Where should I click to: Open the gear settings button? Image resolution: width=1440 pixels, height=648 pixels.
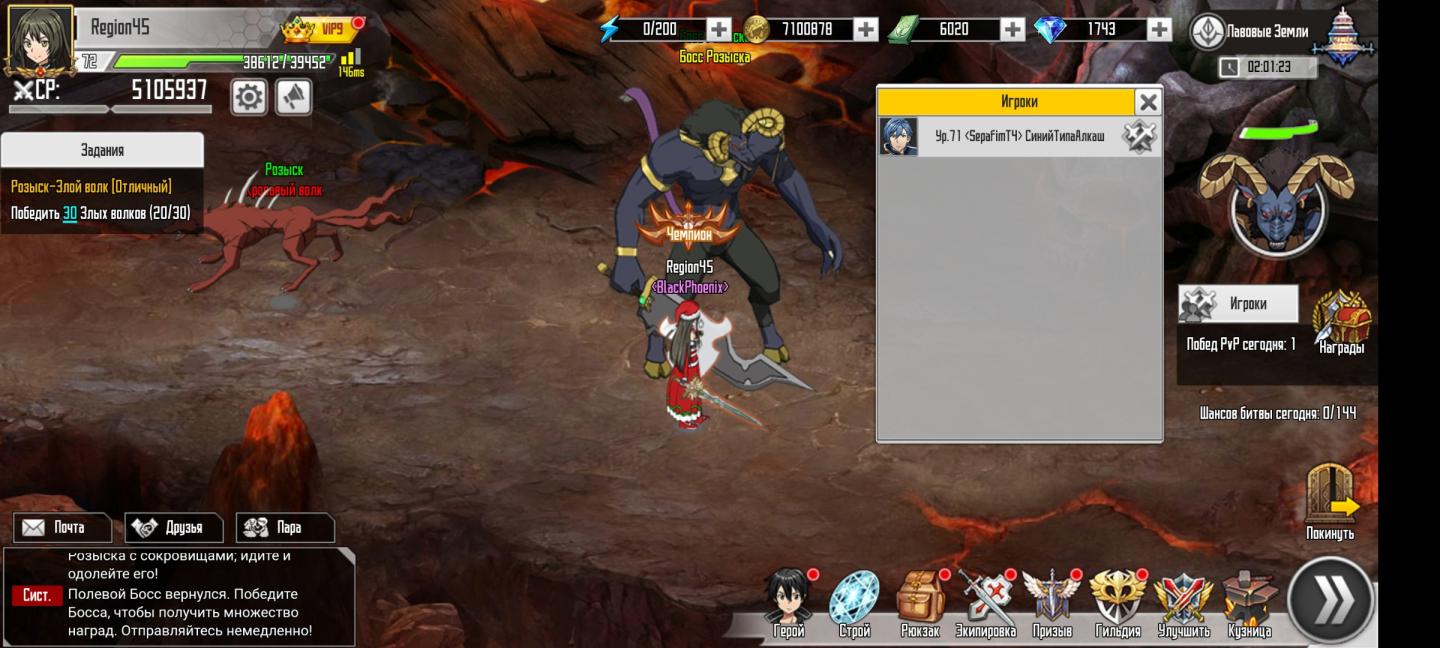[249, 97]
